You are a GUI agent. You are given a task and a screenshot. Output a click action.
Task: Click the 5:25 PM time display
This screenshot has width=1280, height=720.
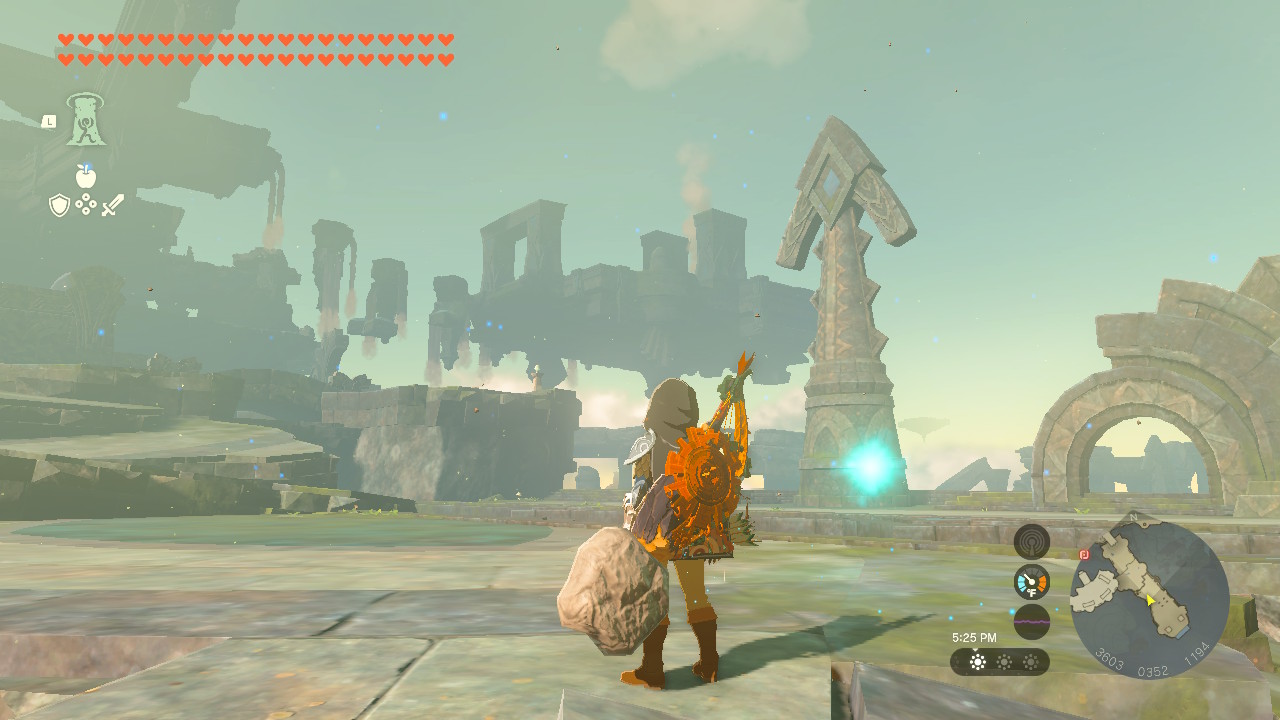pos(973,637)
